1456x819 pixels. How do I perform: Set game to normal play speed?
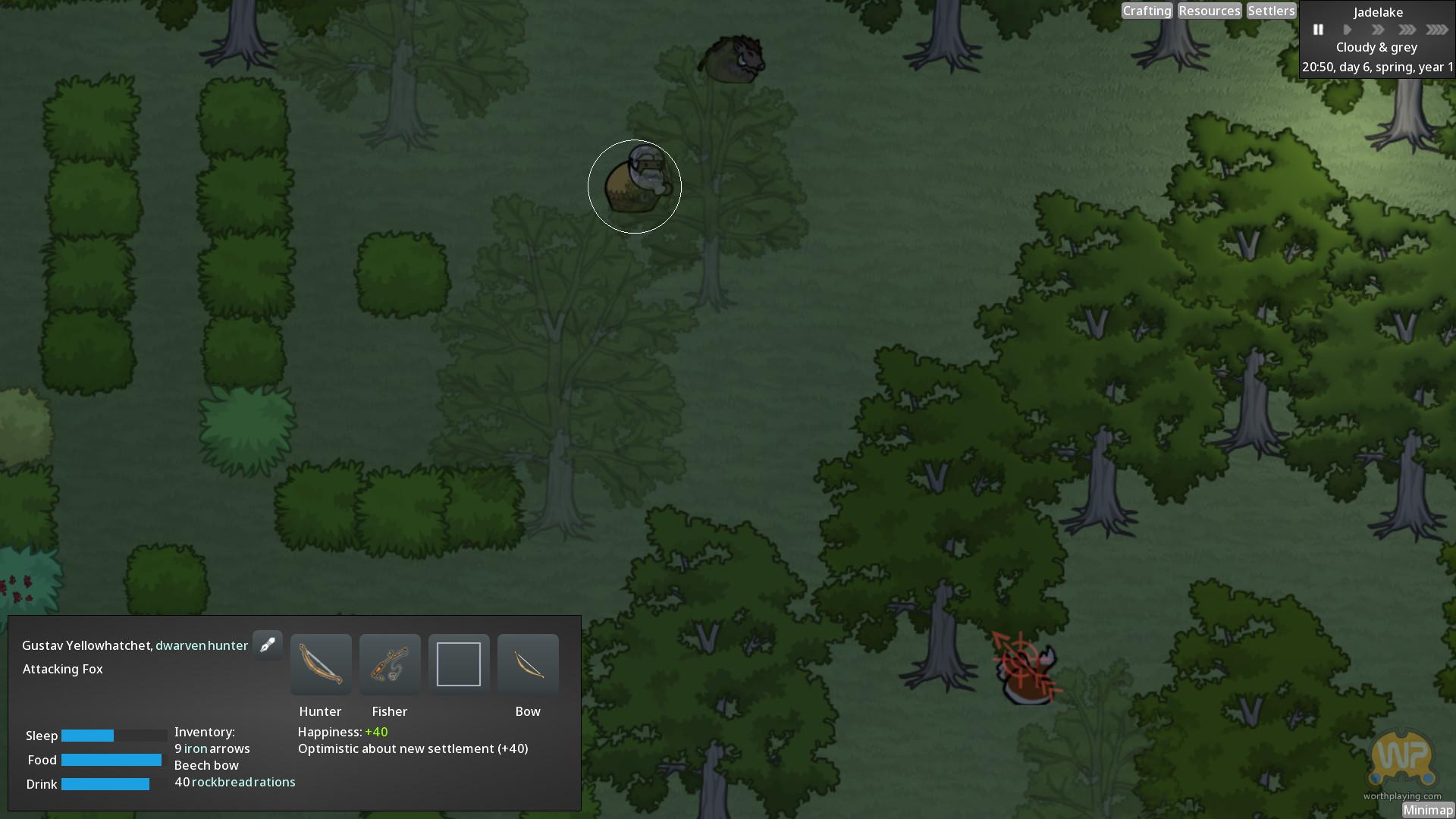(x=1348, y=30)
